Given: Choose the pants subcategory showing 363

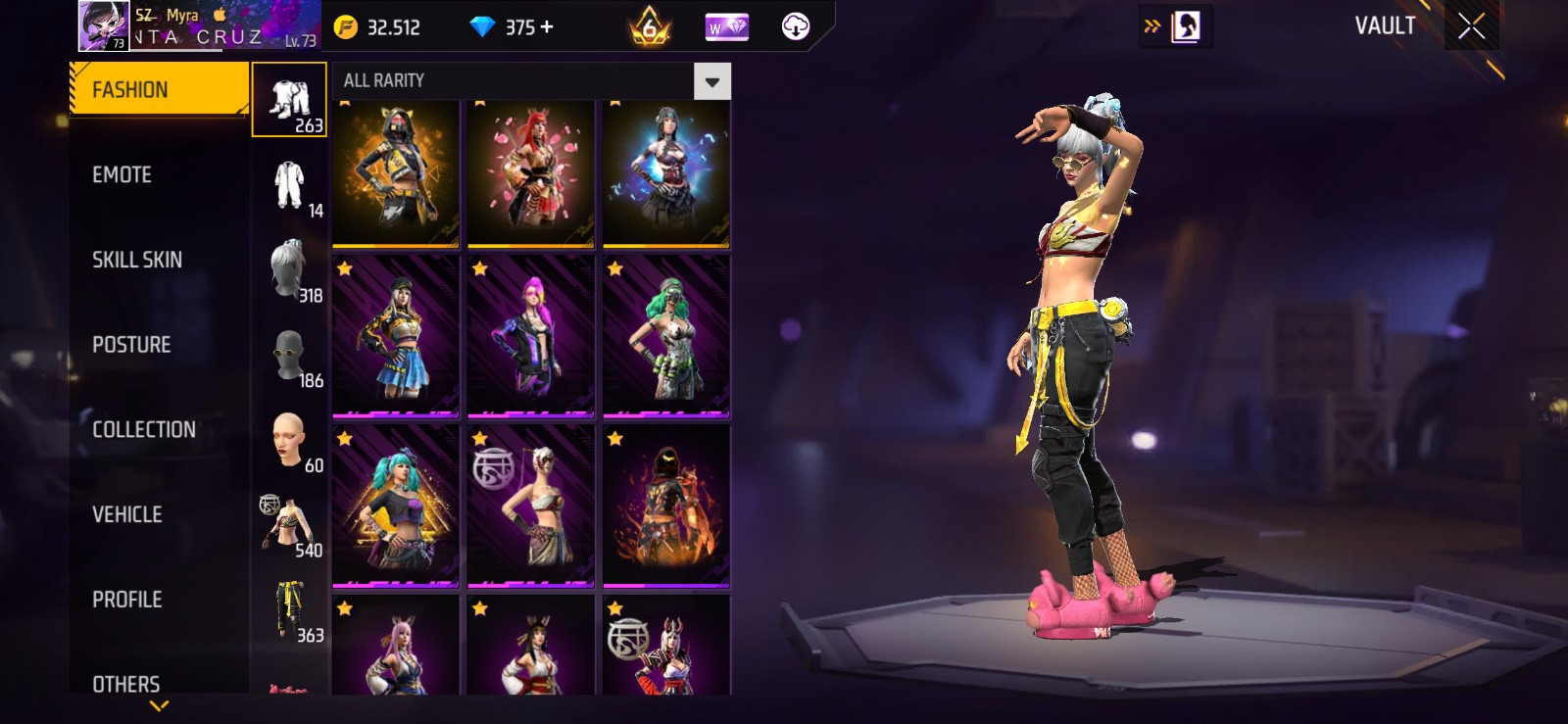Looking at the screenshot, I should click(289, 609).
